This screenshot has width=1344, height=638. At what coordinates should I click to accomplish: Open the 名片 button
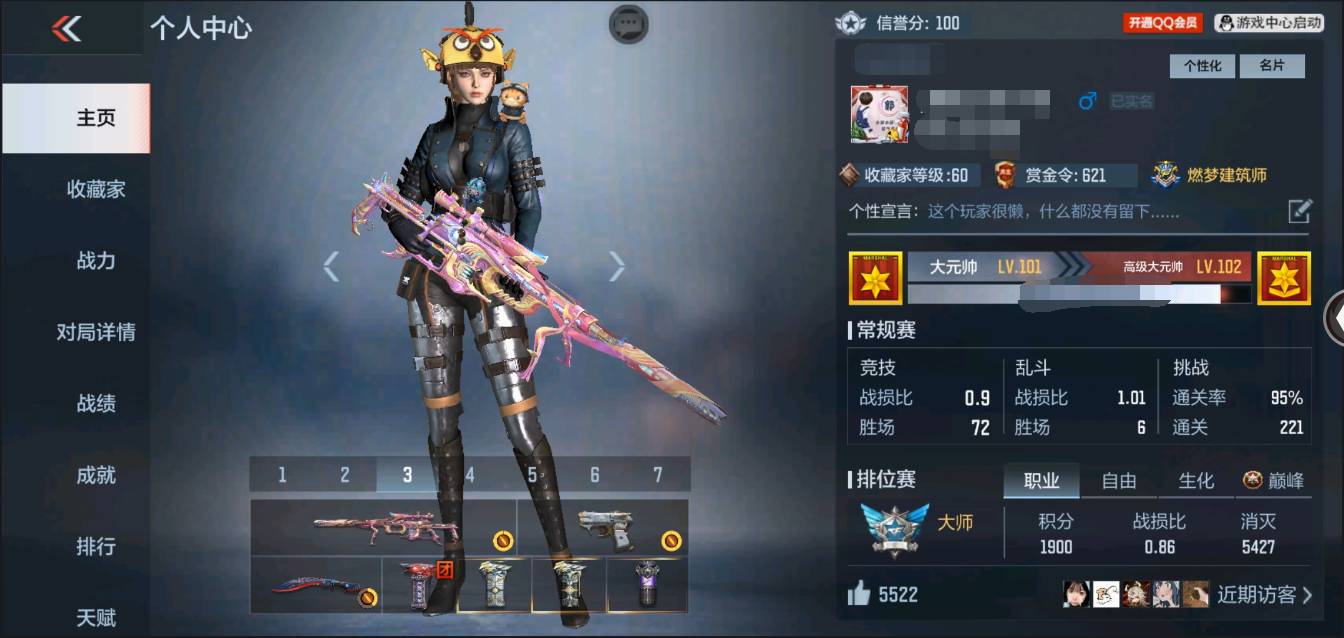click(1271, 66)
